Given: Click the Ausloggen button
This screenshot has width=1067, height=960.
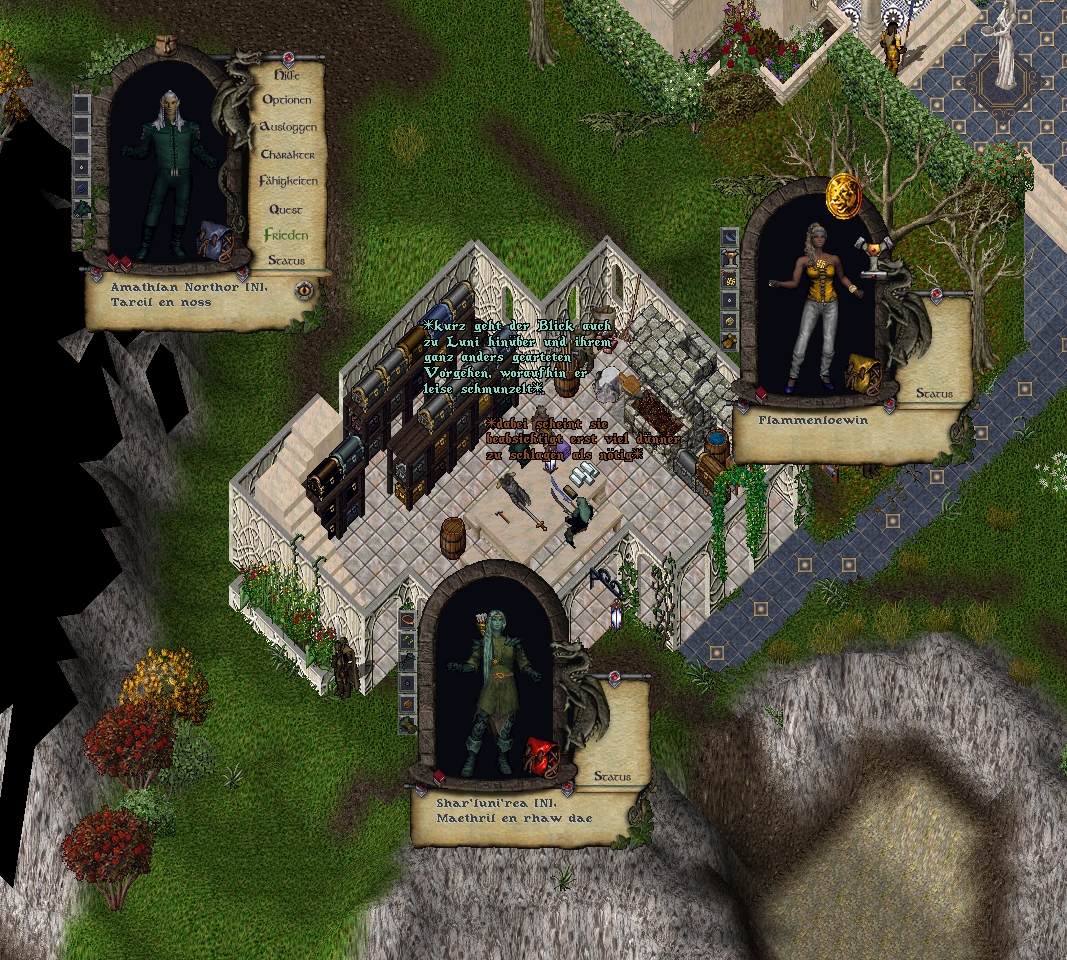Looking at the screenshot, I should (x=288, y=128).
